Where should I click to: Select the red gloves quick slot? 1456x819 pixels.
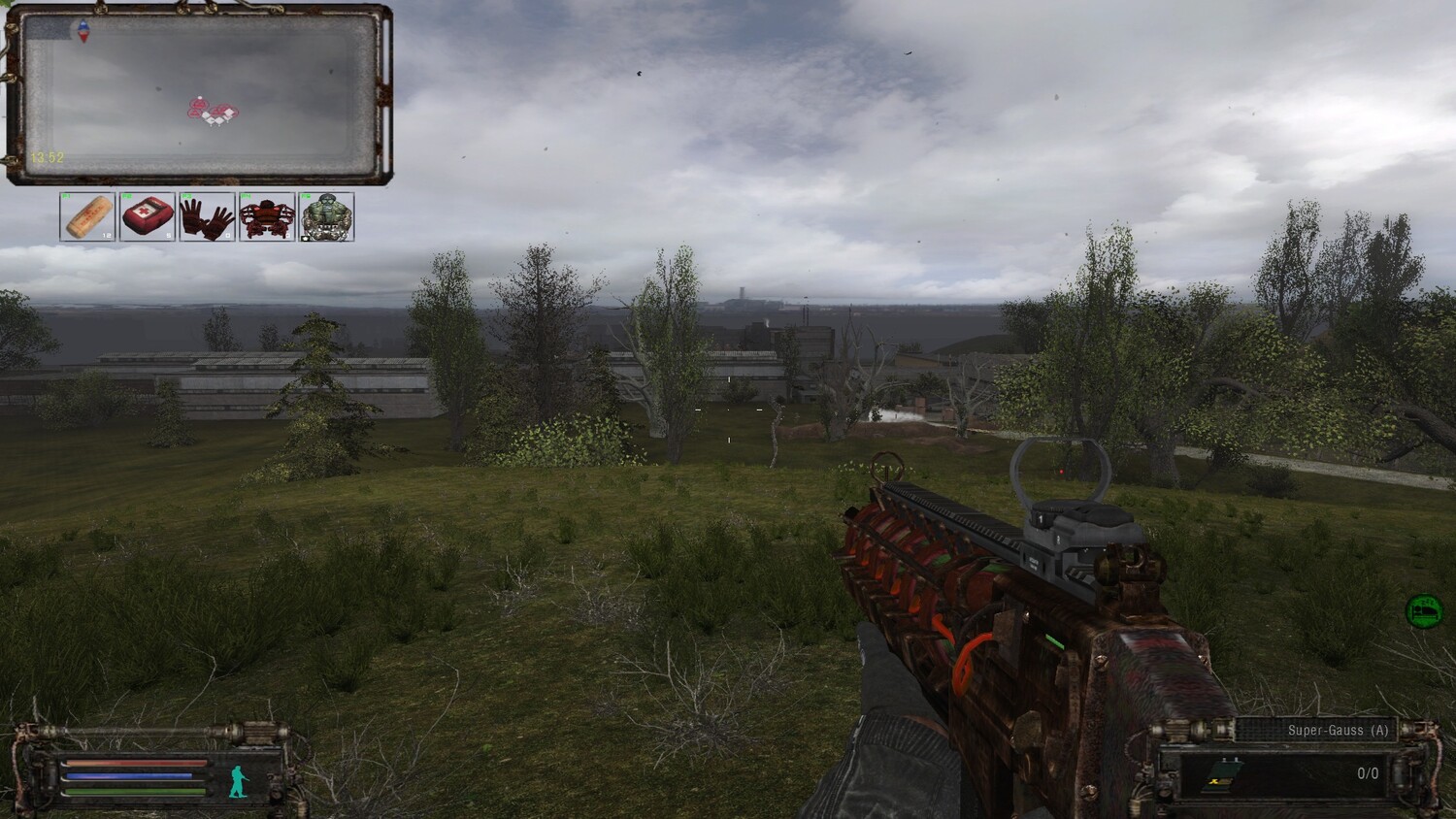pyautogui.click(x=207, y=216)
